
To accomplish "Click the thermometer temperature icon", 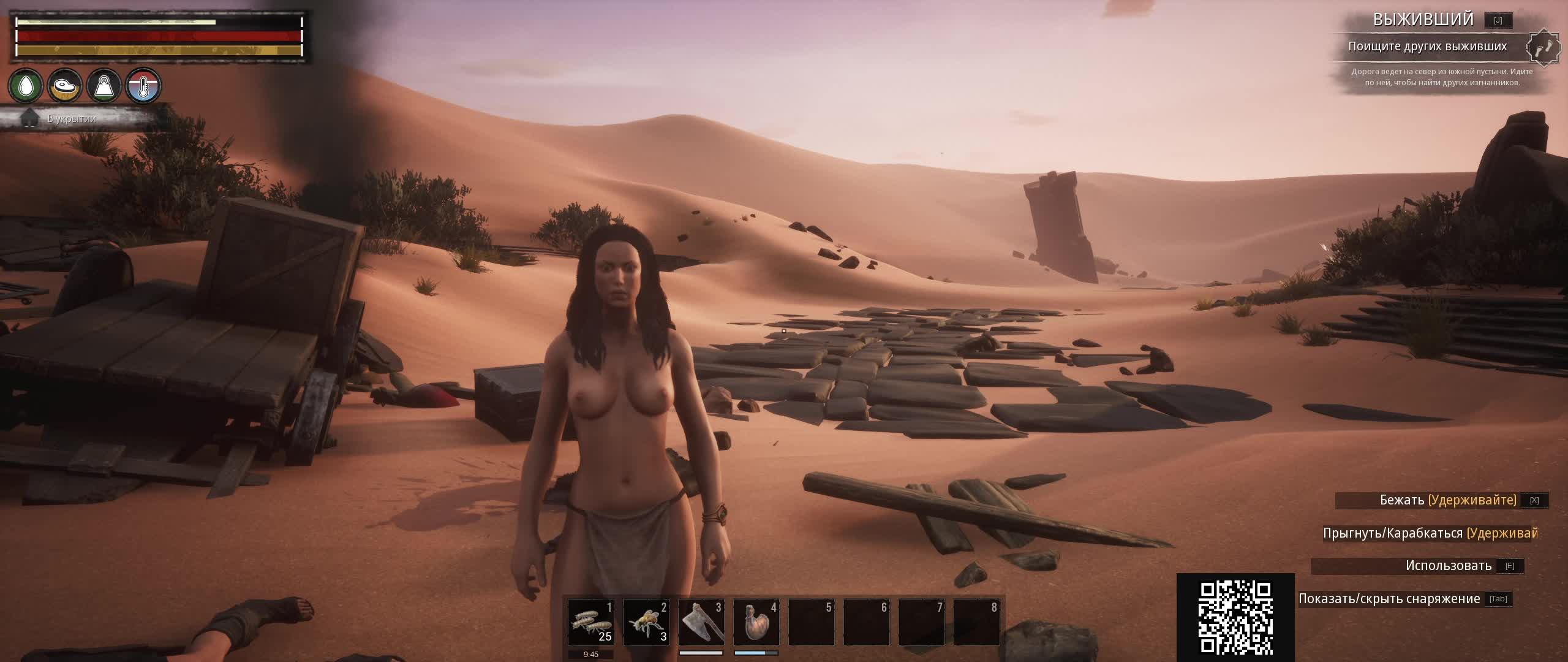I will 143,86.
